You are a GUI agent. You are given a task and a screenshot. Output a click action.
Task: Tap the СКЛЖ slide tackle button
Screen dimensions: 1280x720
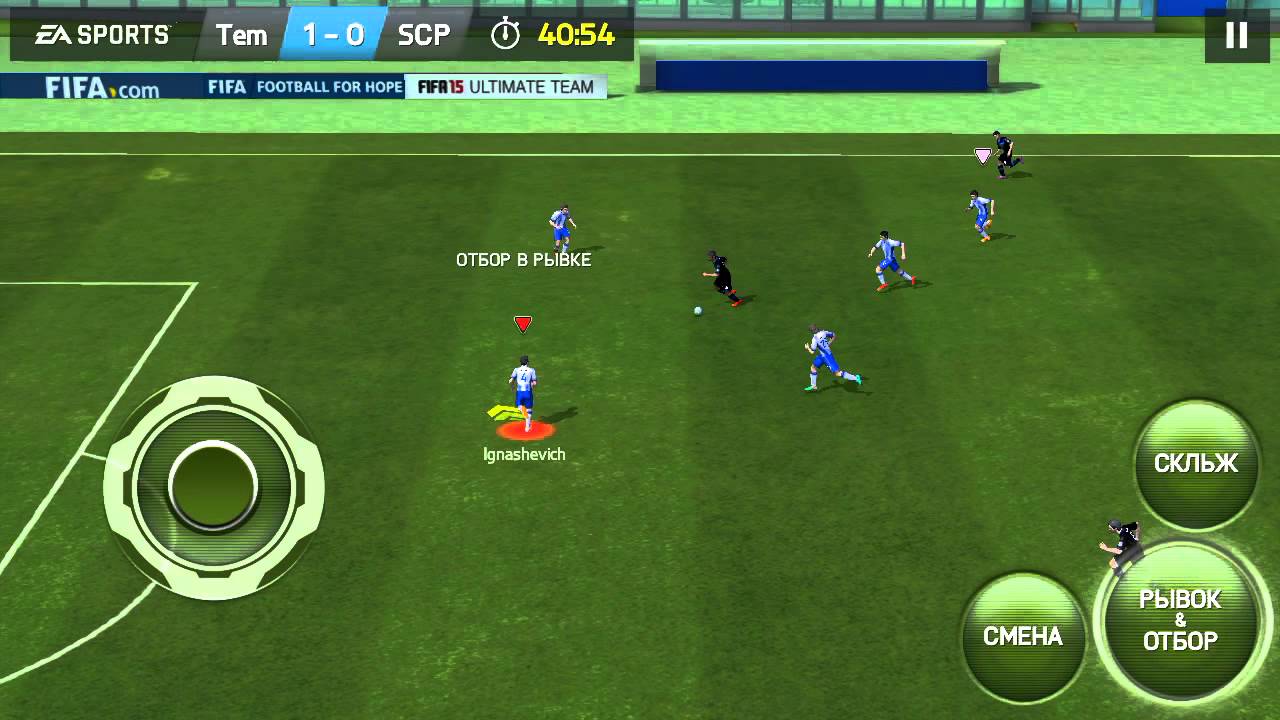1196,464
